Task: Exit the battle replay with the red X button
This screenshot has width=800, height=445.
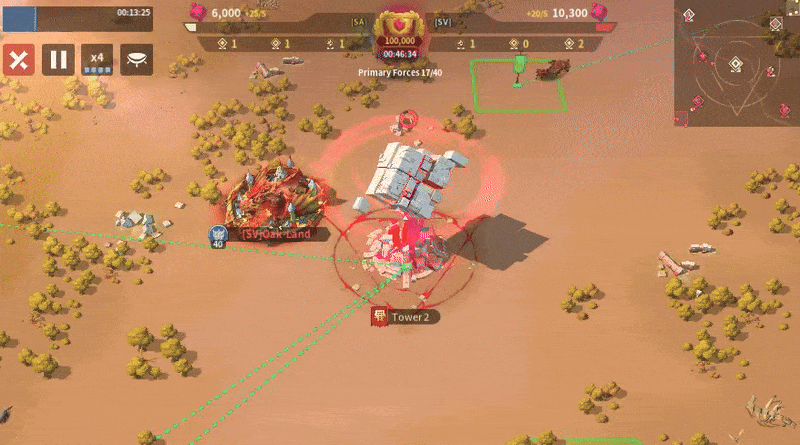Action: pos(18,59)
